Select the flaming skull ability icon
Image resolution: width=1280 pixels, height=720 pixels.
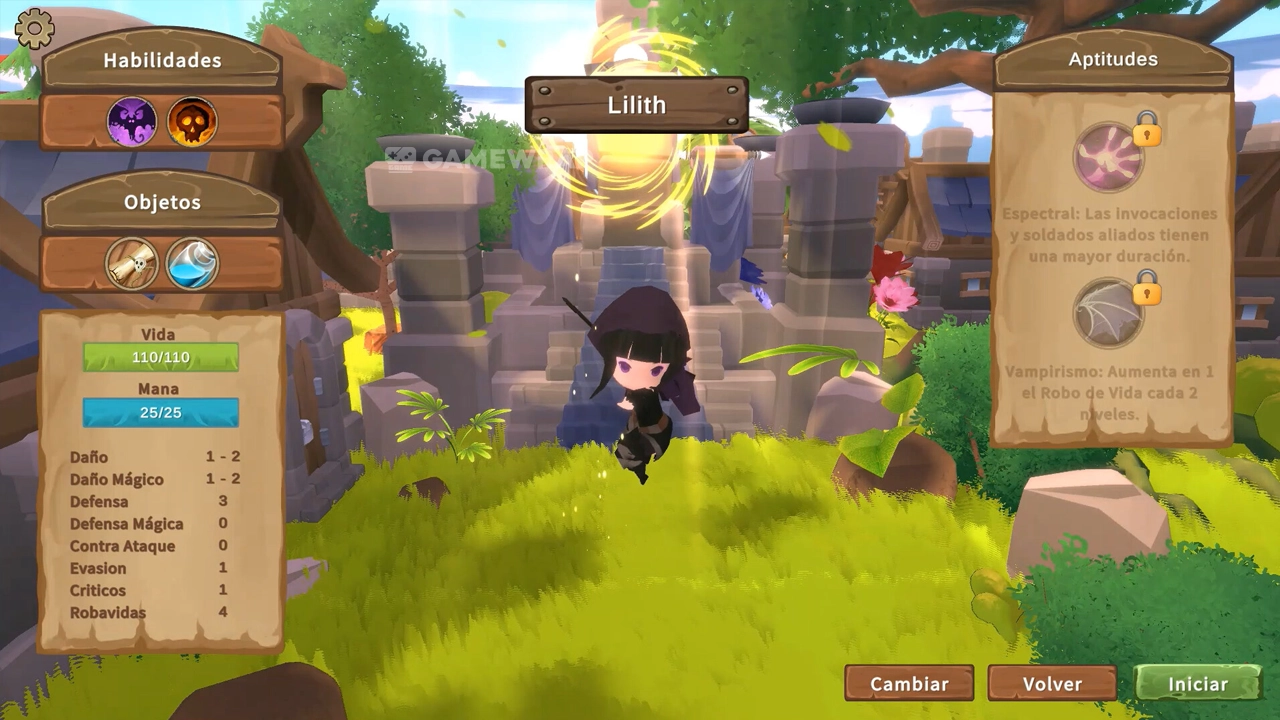(192, 122)
